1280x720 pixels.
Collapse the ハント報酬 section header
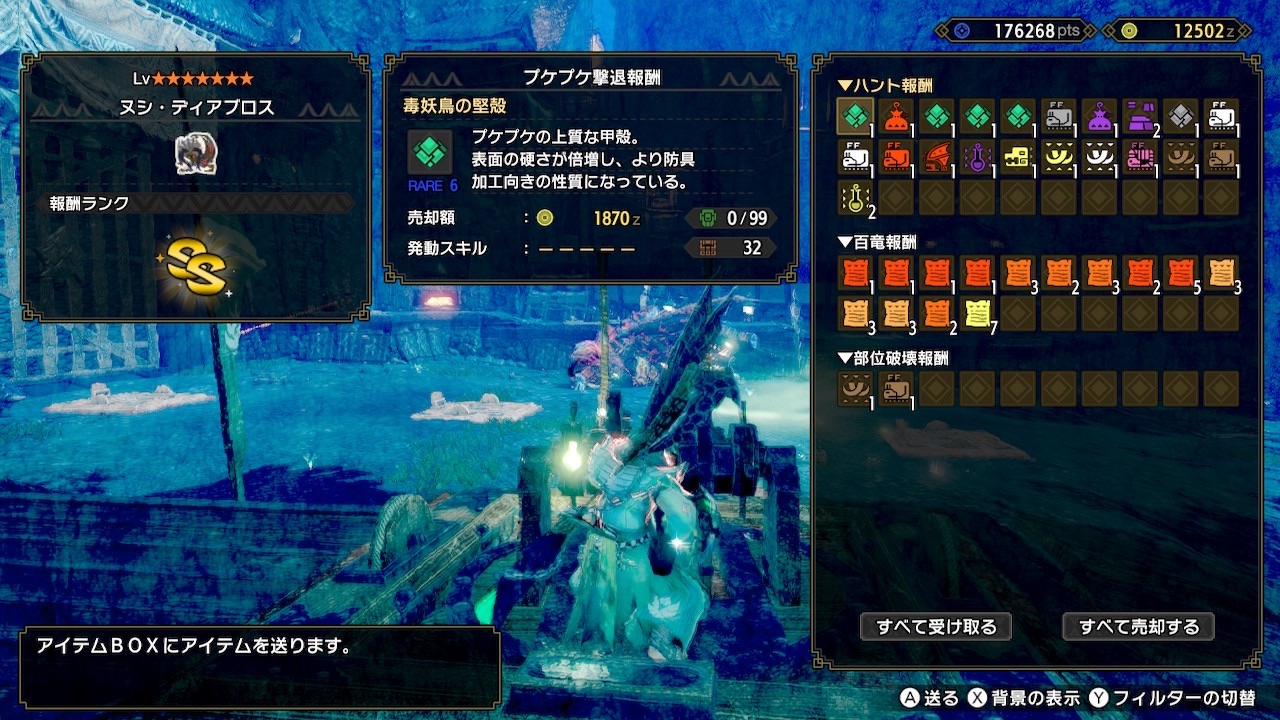885,85
